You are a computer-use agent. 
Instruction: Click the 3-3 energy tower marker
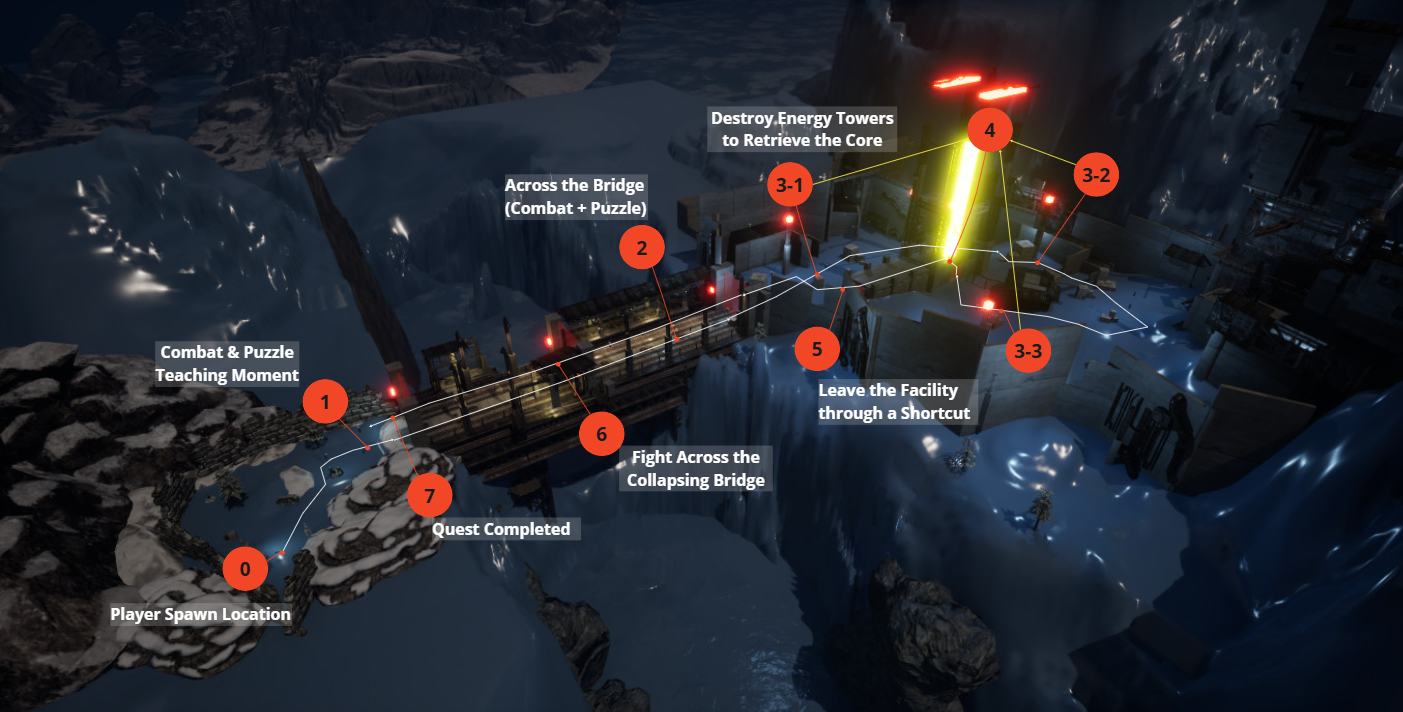pos(1028,350)
